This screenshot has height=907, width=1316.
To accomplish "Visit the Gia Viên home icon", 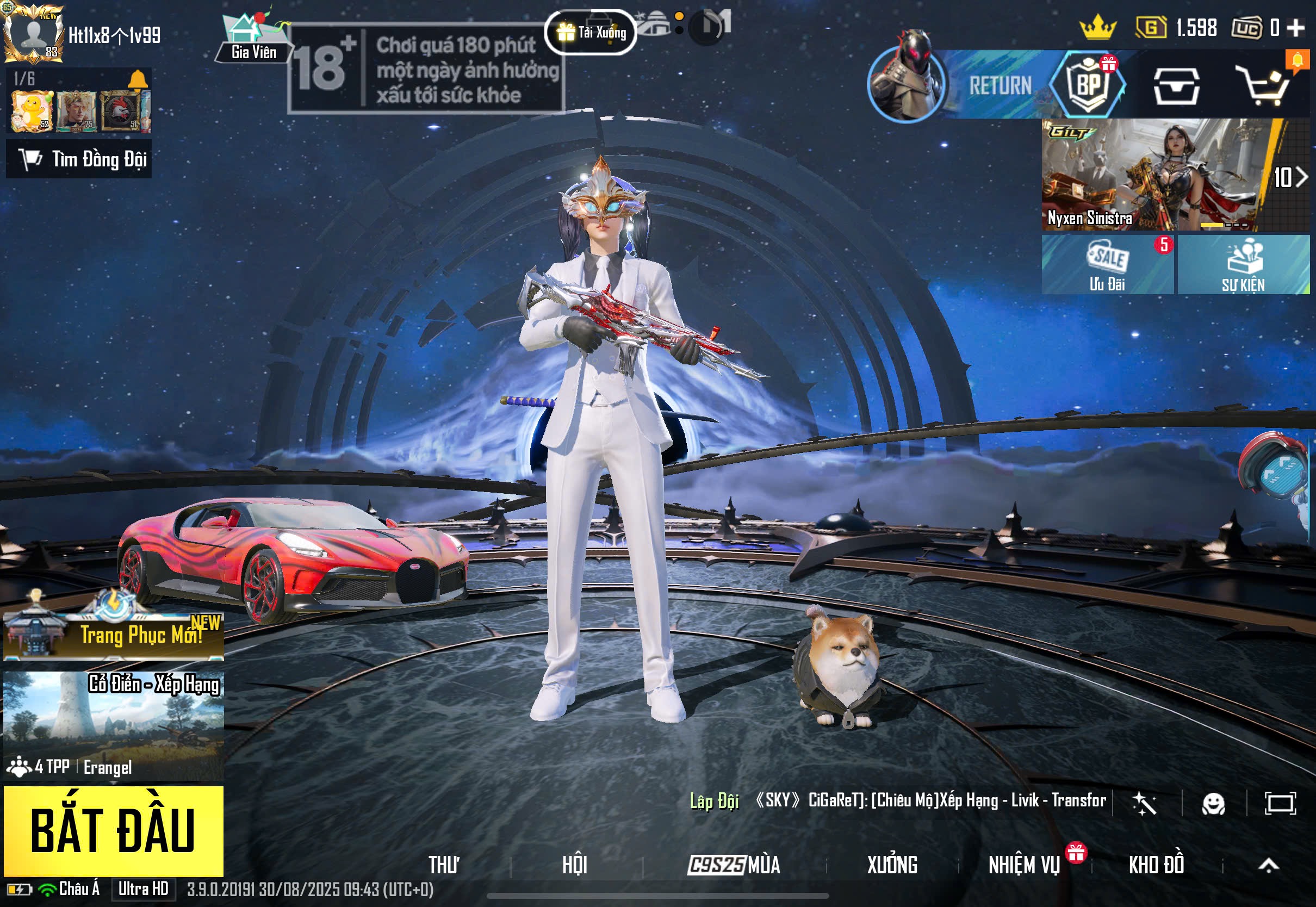I will point(253,37).
